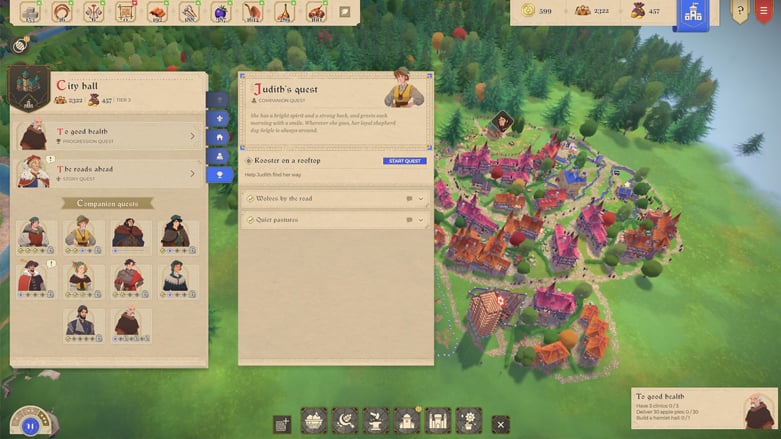Pause the game with the pause button
Image resolution: width=781 pixels, height=439 pixels.
(x=31, y=425)
